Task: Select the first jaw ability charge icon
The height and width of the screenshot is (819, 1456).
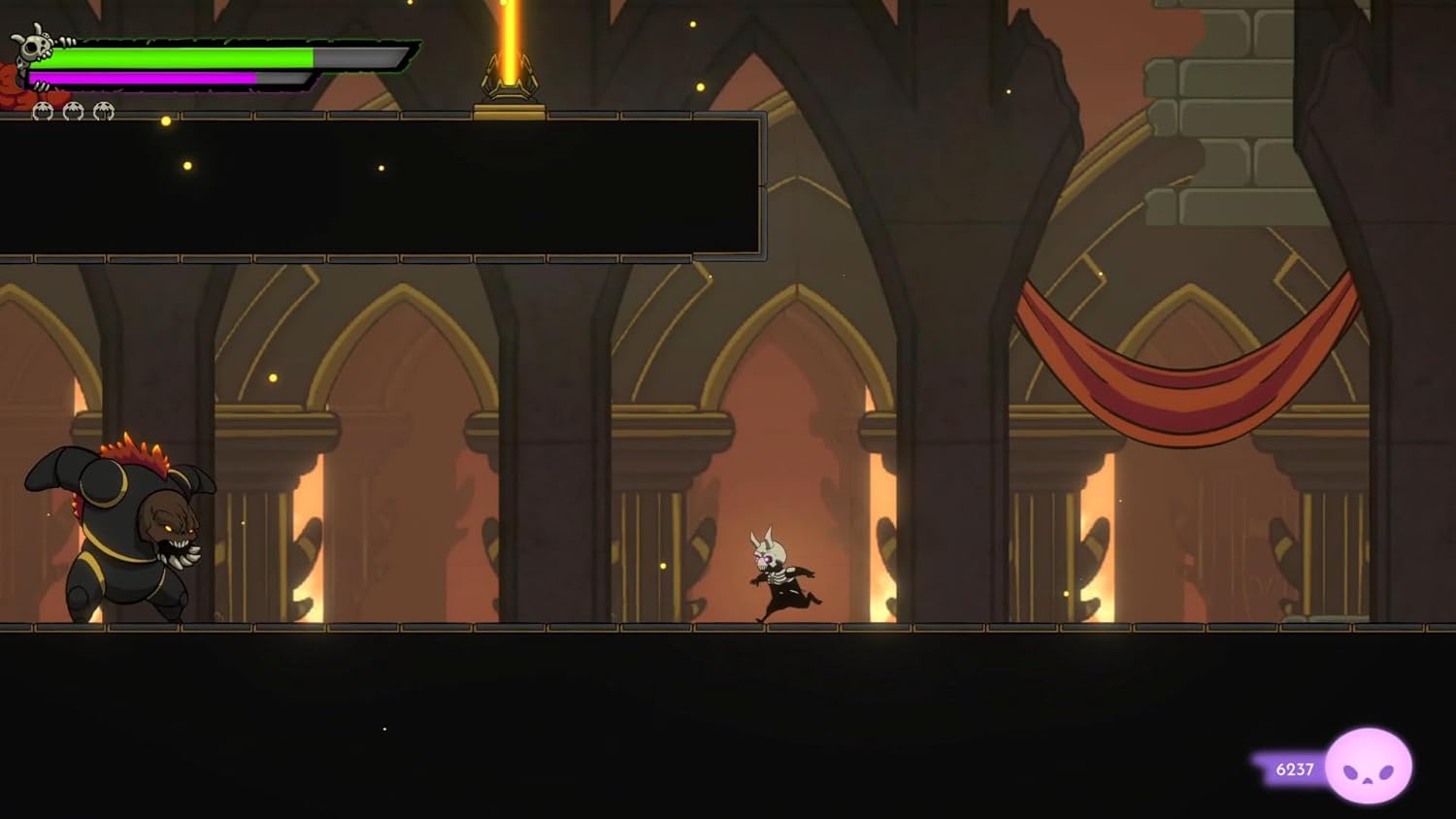Action: (x=44, y=111)
